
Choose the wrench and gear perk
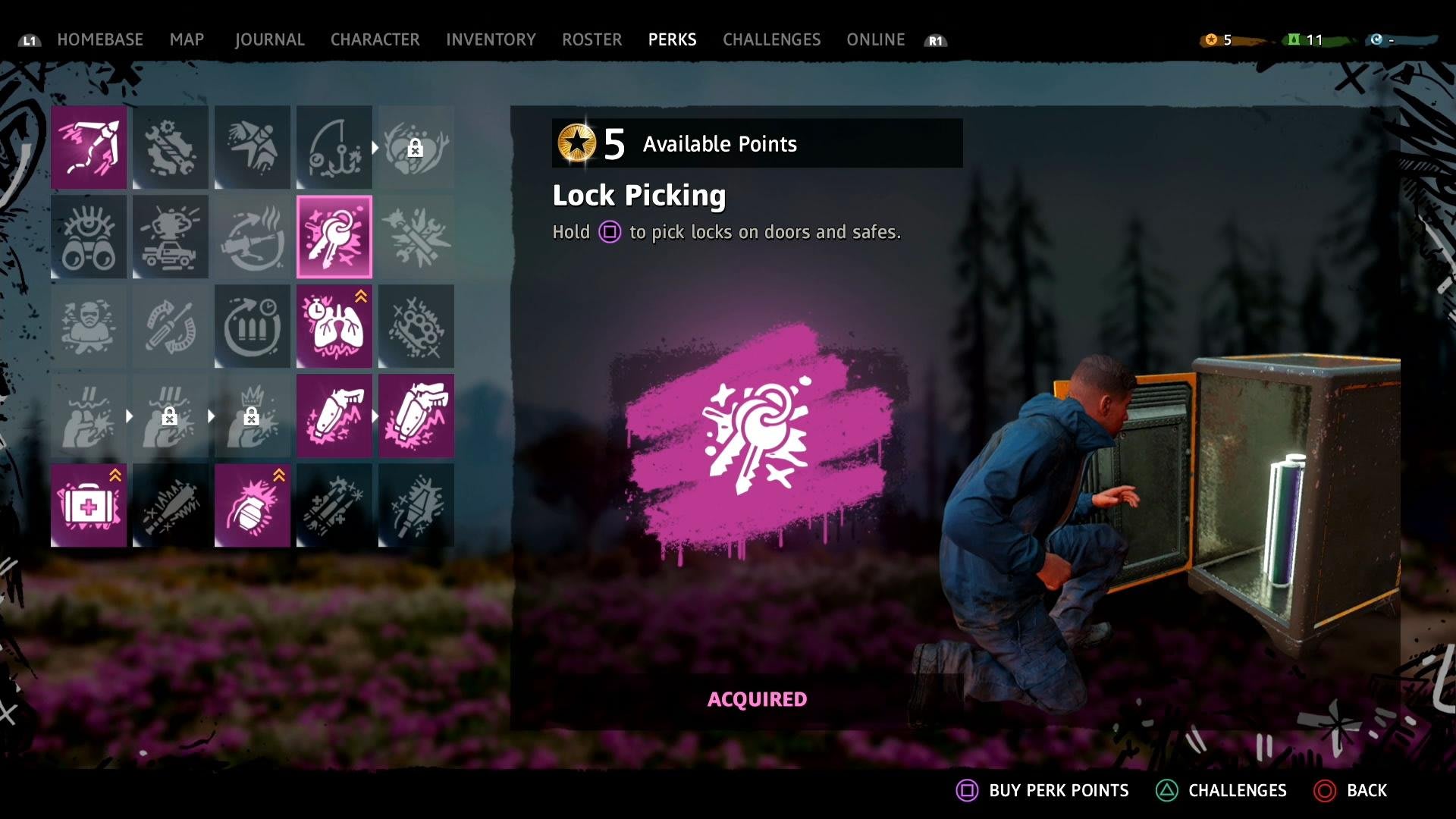tap(171, 147)
